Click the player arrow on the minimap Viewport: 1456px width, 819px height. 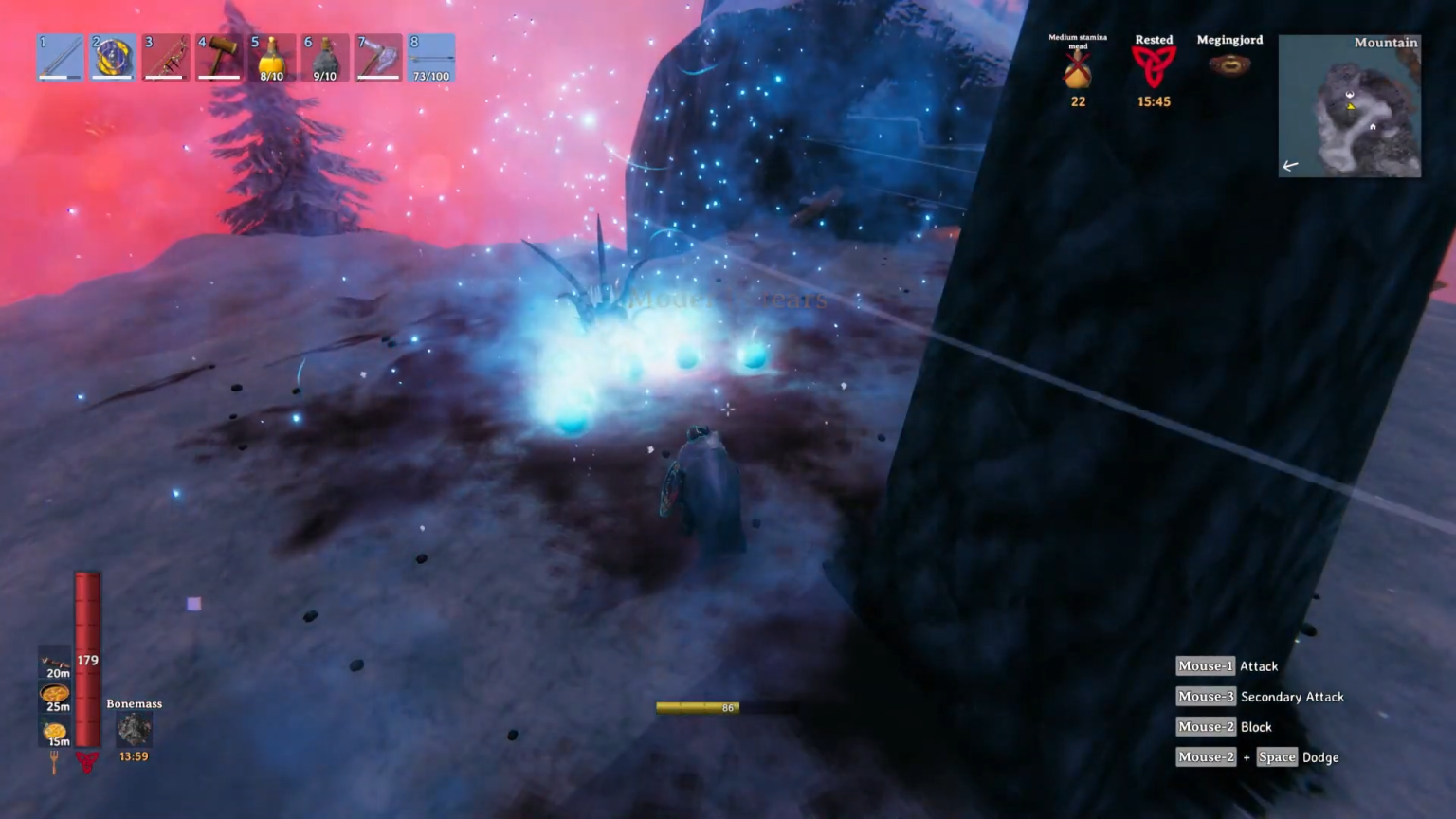pos(1351,106)
